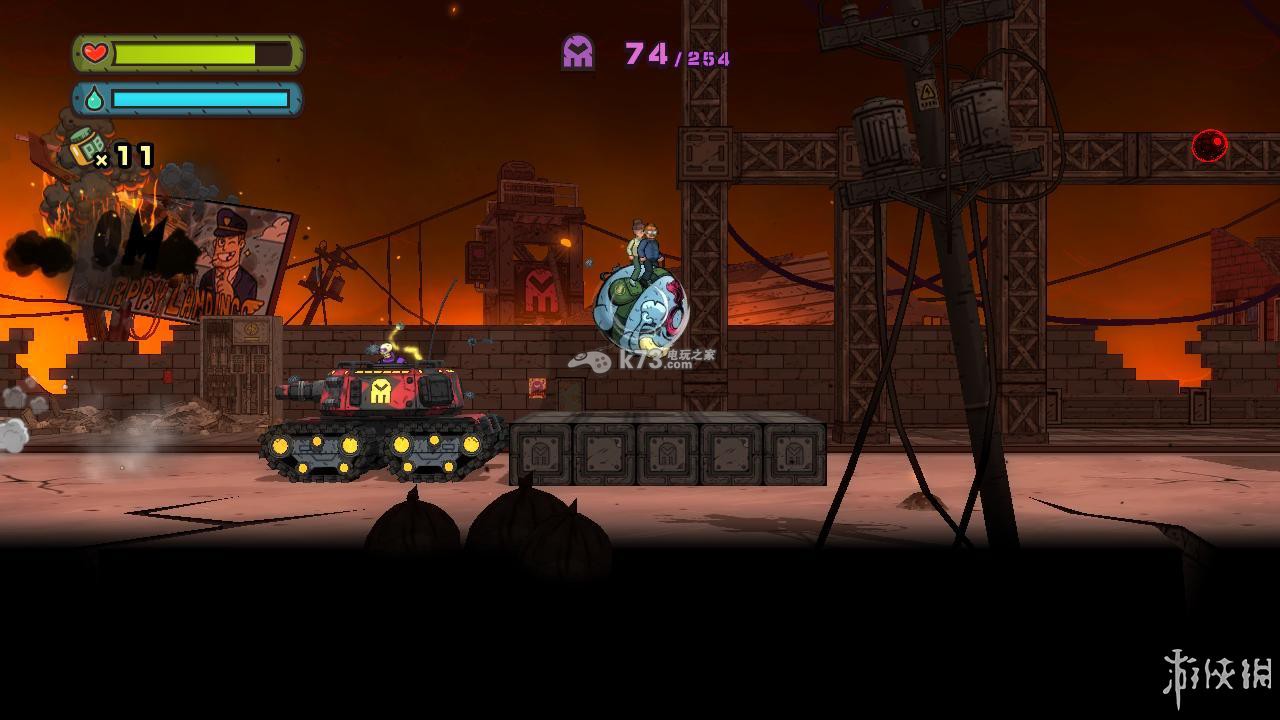Select the purple Phantom enemy counter icon
The image size is (1280, 720).
pos(578,52)
